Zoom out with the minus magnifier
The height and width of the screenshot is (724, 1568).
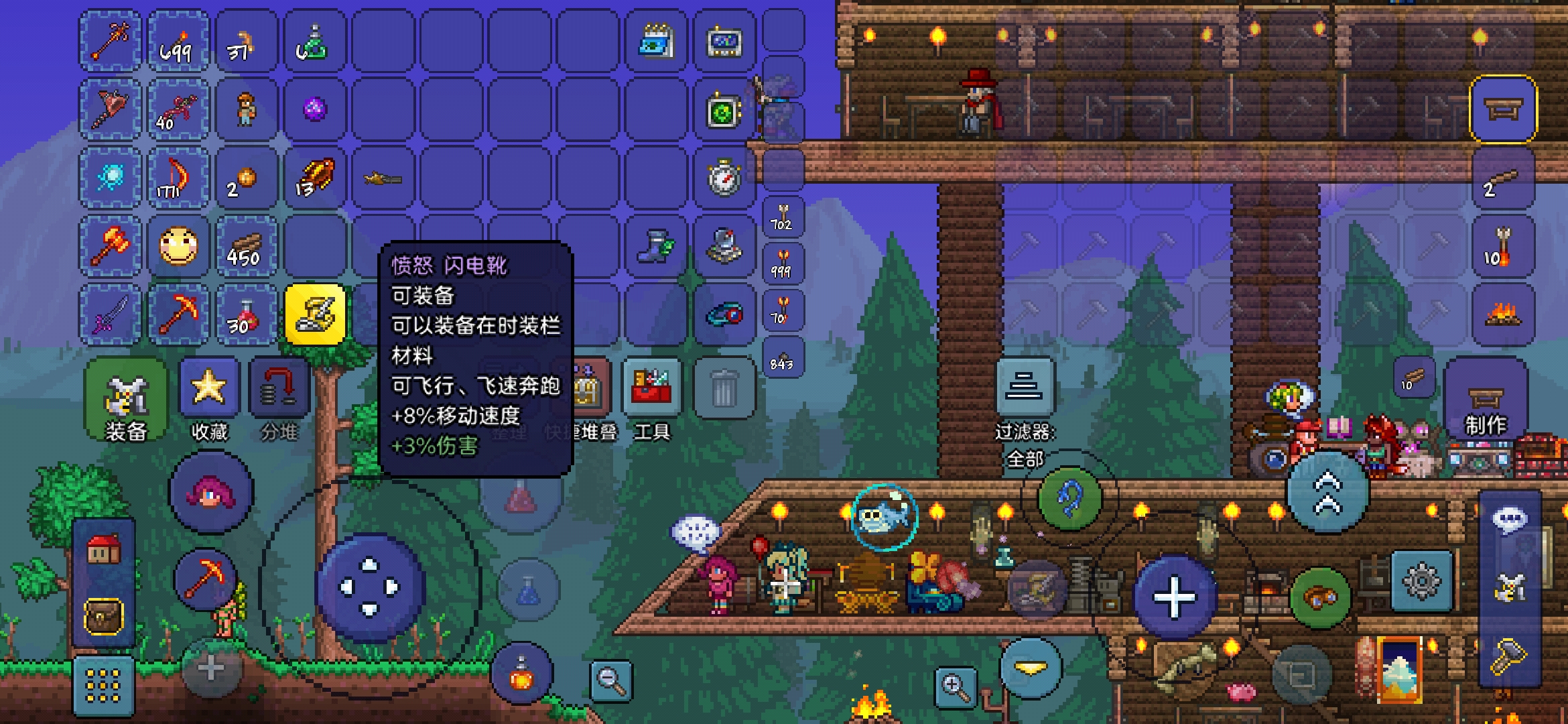[x=611, y=680]
